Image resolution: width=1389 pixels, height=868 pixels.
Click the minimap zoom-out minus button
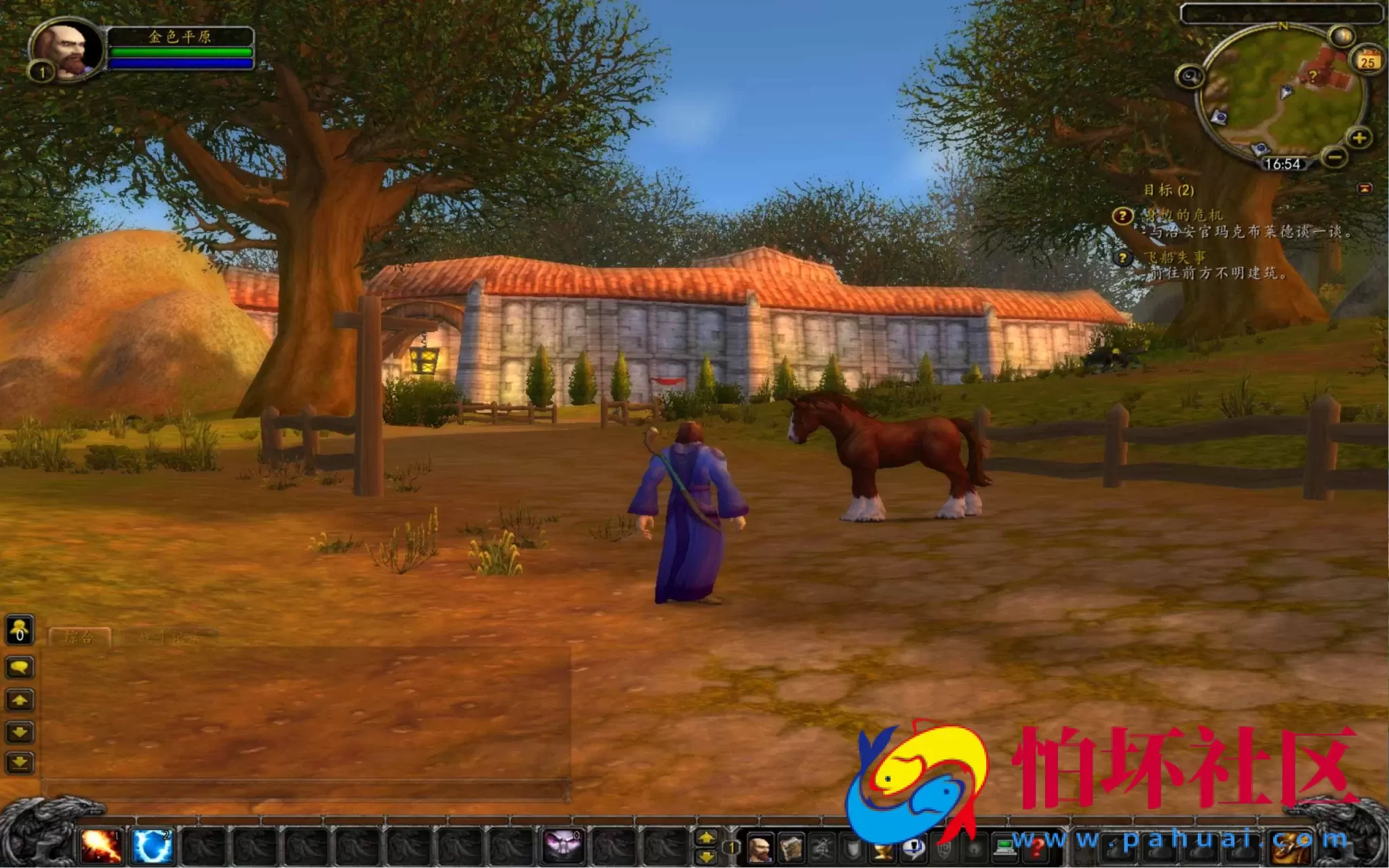click(1335, 158)
